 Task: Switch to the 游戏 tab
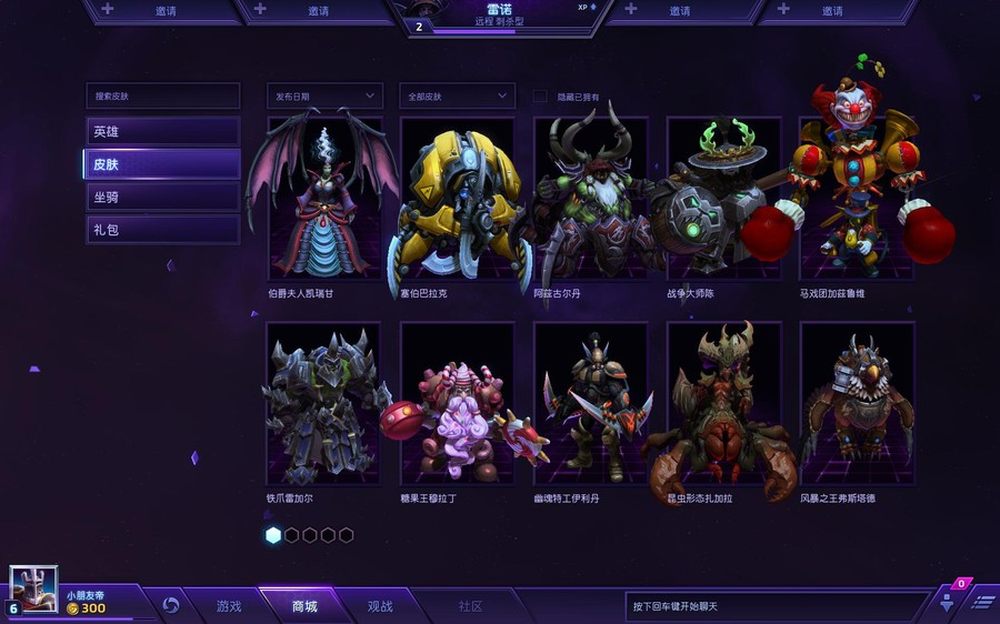(229, 606)
